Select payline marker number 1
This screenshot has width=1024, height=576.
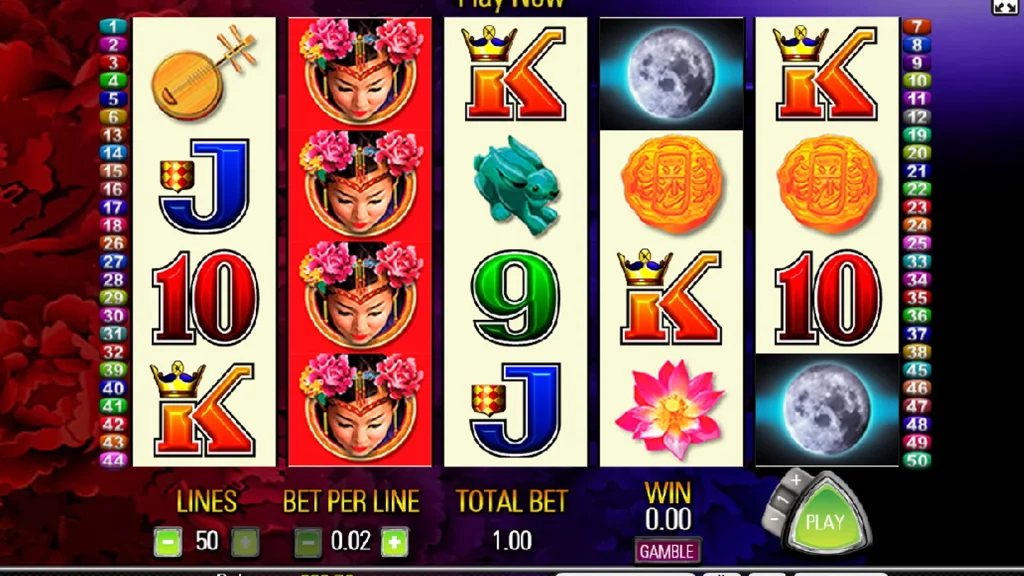(114, 26)
